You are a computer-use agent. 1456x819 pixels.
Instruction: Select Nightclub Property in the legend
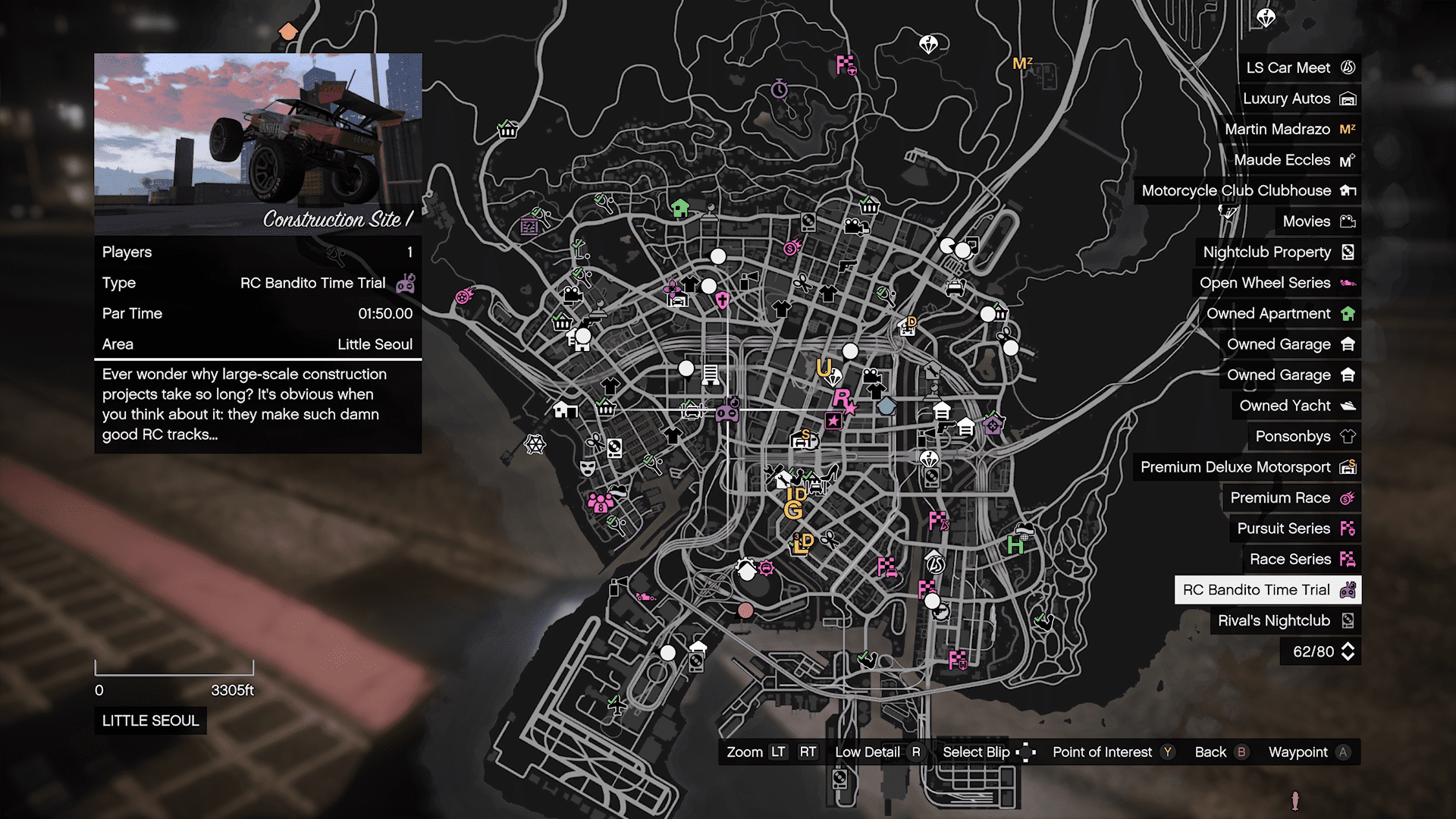click(x=1278, y=253)
